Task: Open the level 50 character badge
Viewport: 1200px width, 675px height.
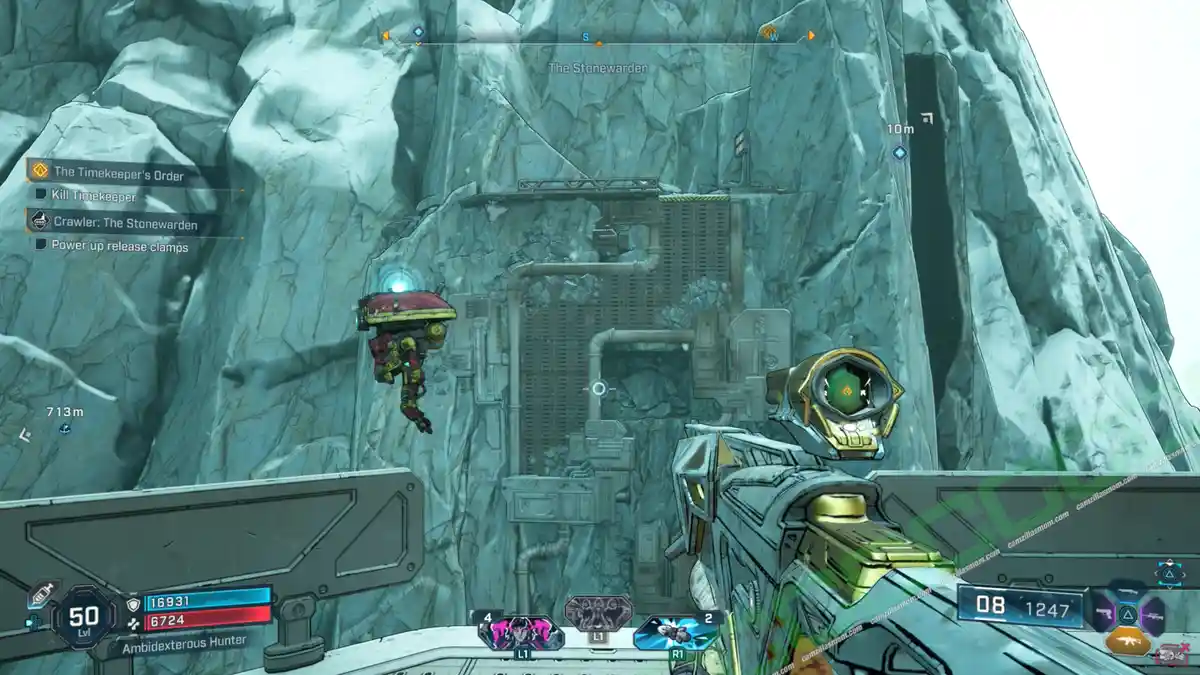Action: click(86, 616)
